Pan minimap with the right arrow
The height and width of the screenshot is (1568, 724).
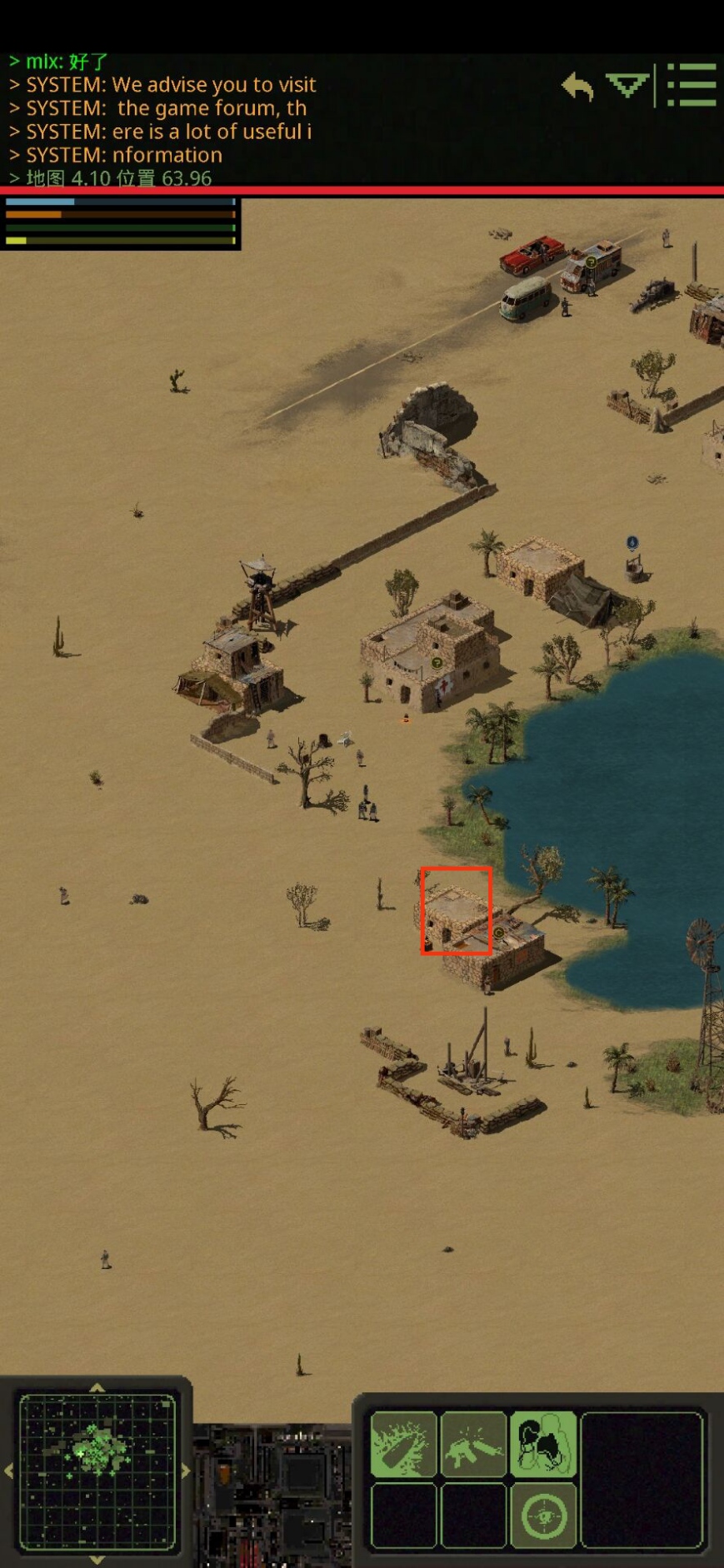(x=185, y=1471)
